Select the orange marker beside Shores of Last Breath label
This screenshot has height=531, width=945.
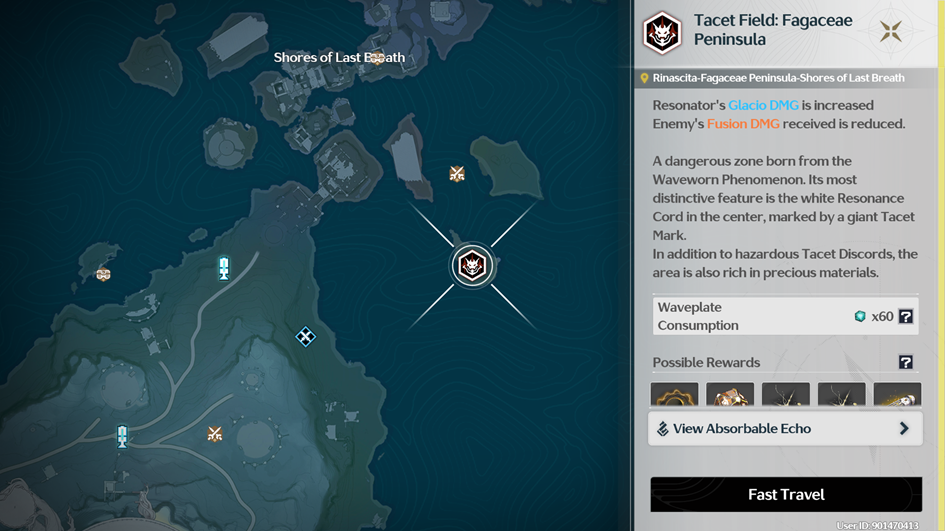point(377,58)
